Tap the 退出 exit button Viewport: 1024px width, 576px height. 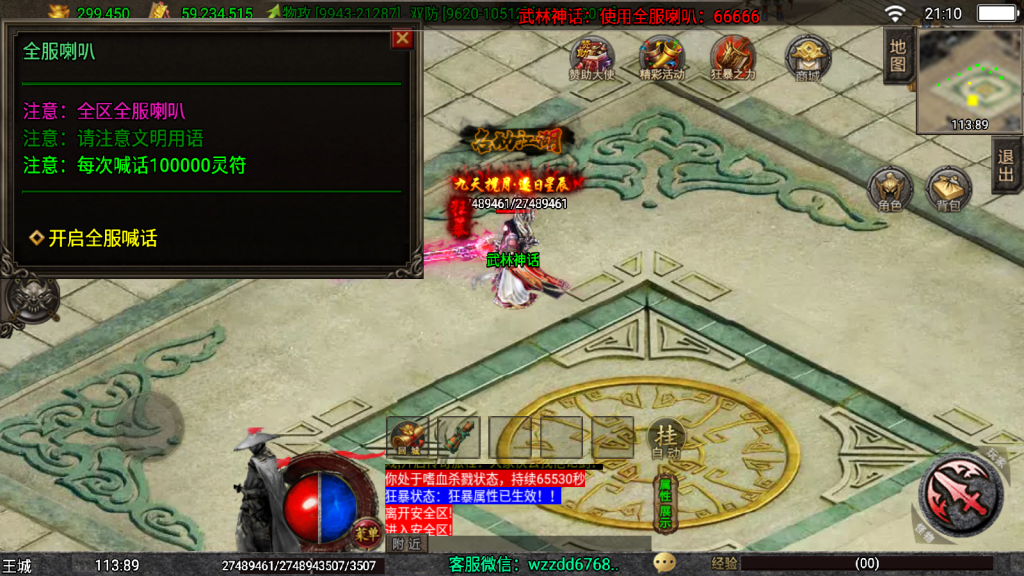pos(1006,166)
